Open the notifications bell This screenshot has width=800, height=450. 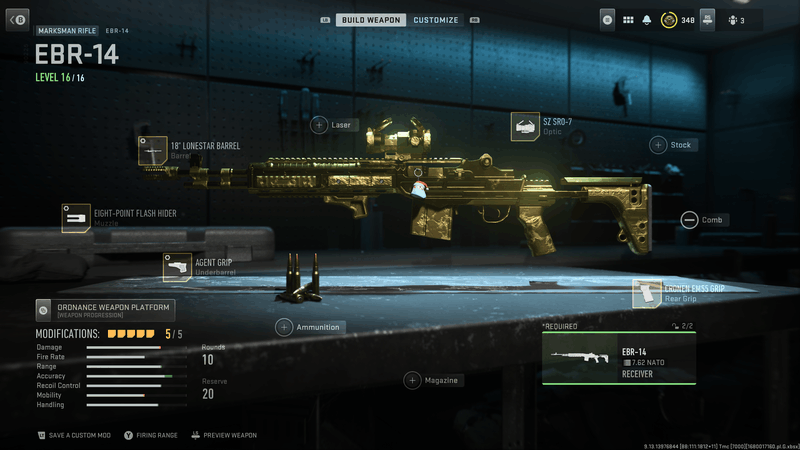coord(648,19)
